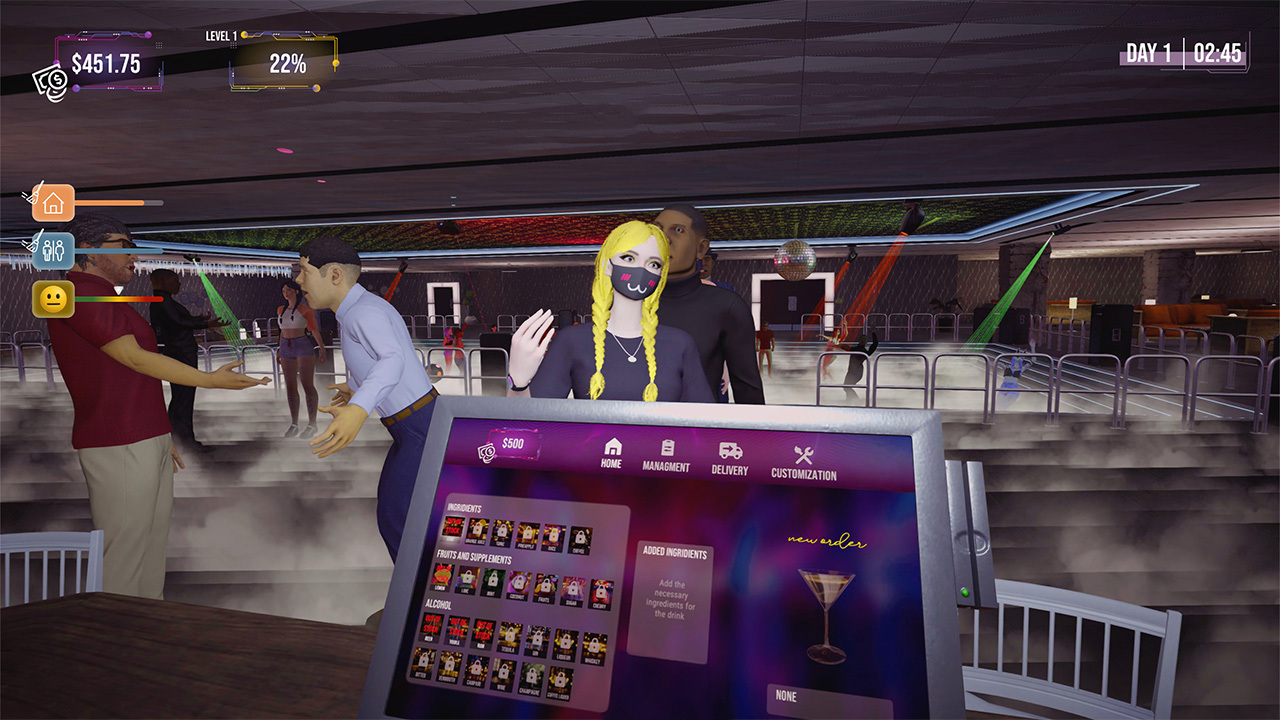The image size is (1280, 720).
Task: Go to the Home screen on the tablet
Action: click(x=614, y=453)
